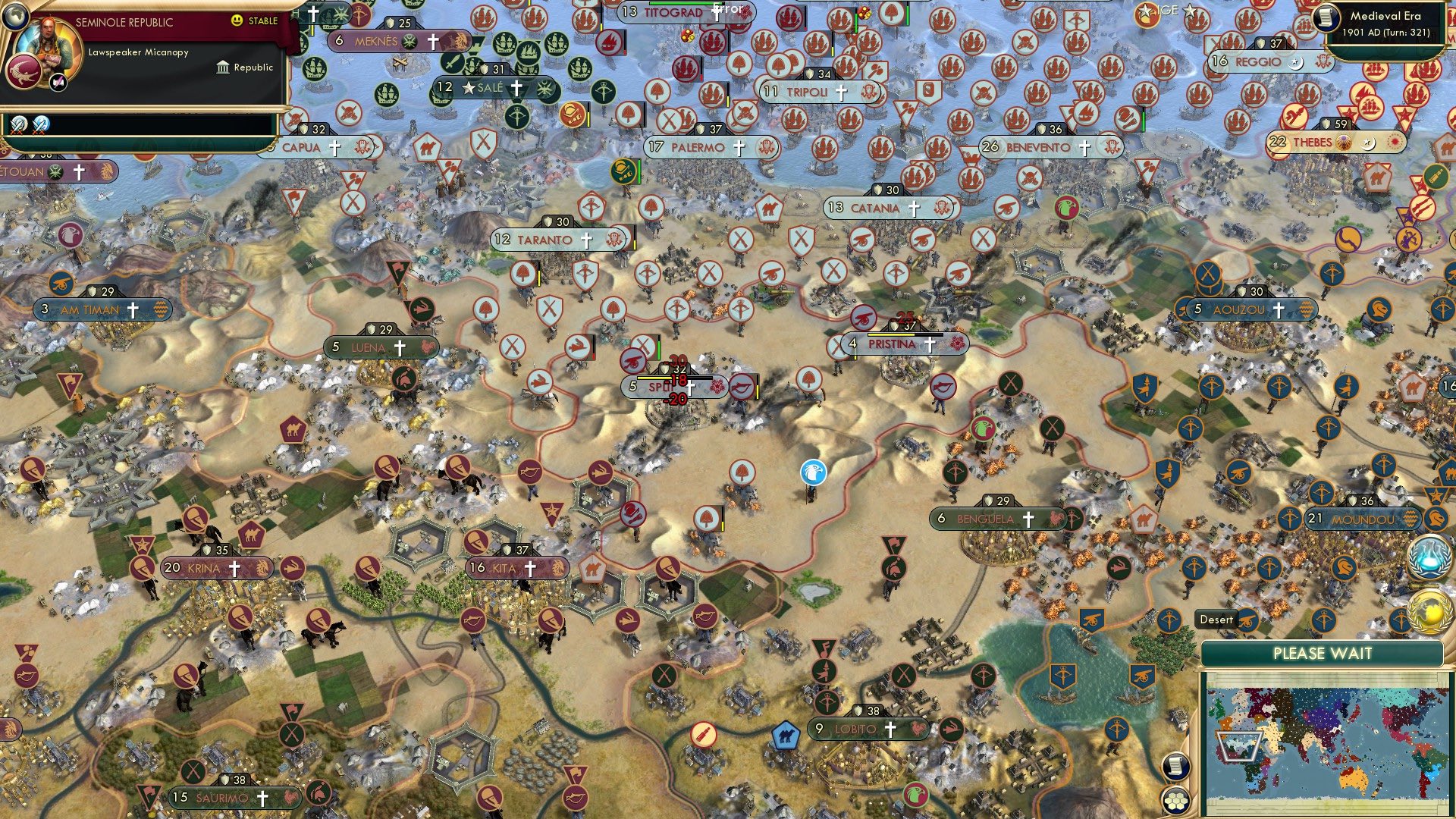This screenshot has width=1456, height=819.
Task: Click the Republic government icon
Action: tap(223, 67)
